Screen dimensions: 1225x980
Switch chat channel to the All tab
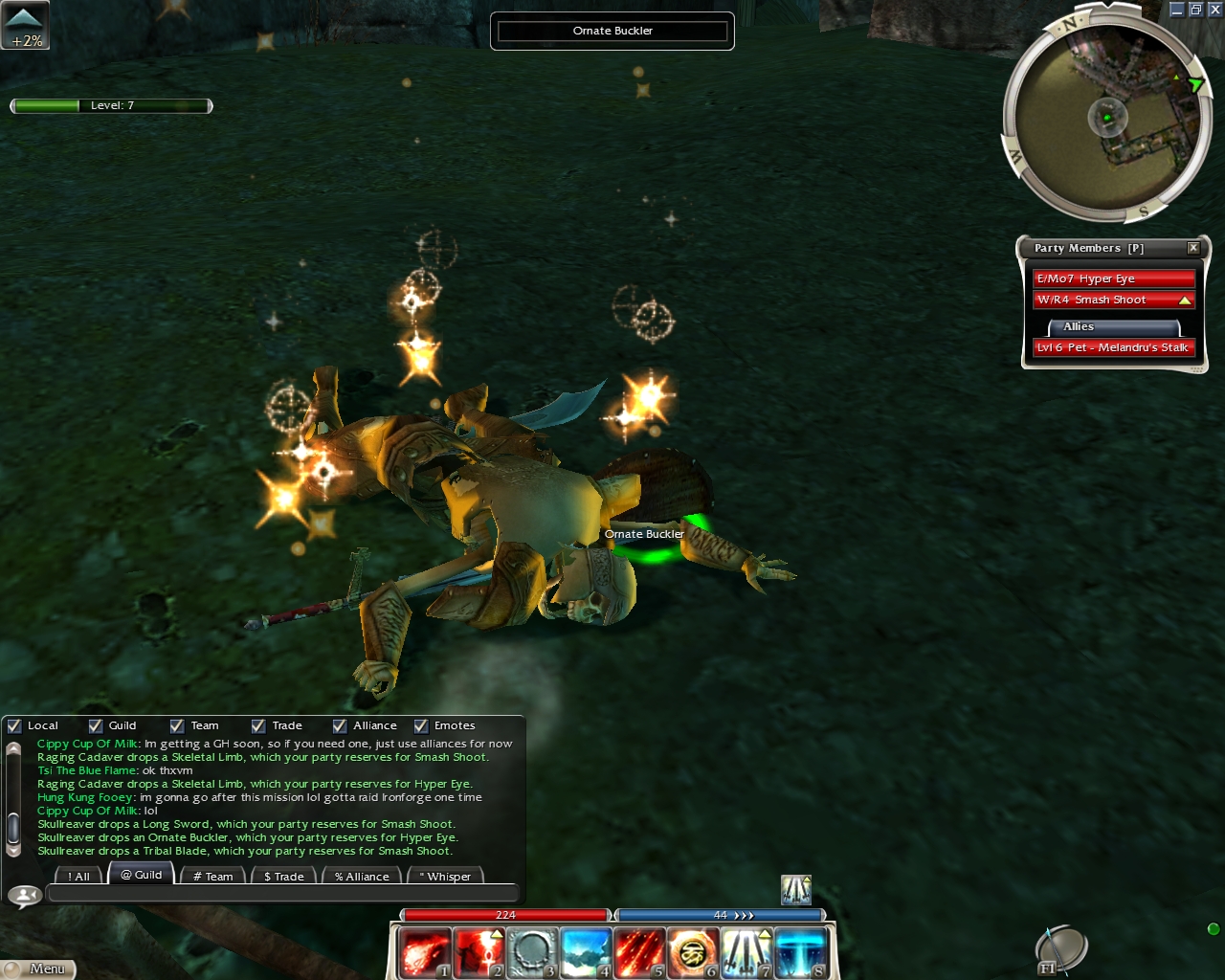coord(78,876)
